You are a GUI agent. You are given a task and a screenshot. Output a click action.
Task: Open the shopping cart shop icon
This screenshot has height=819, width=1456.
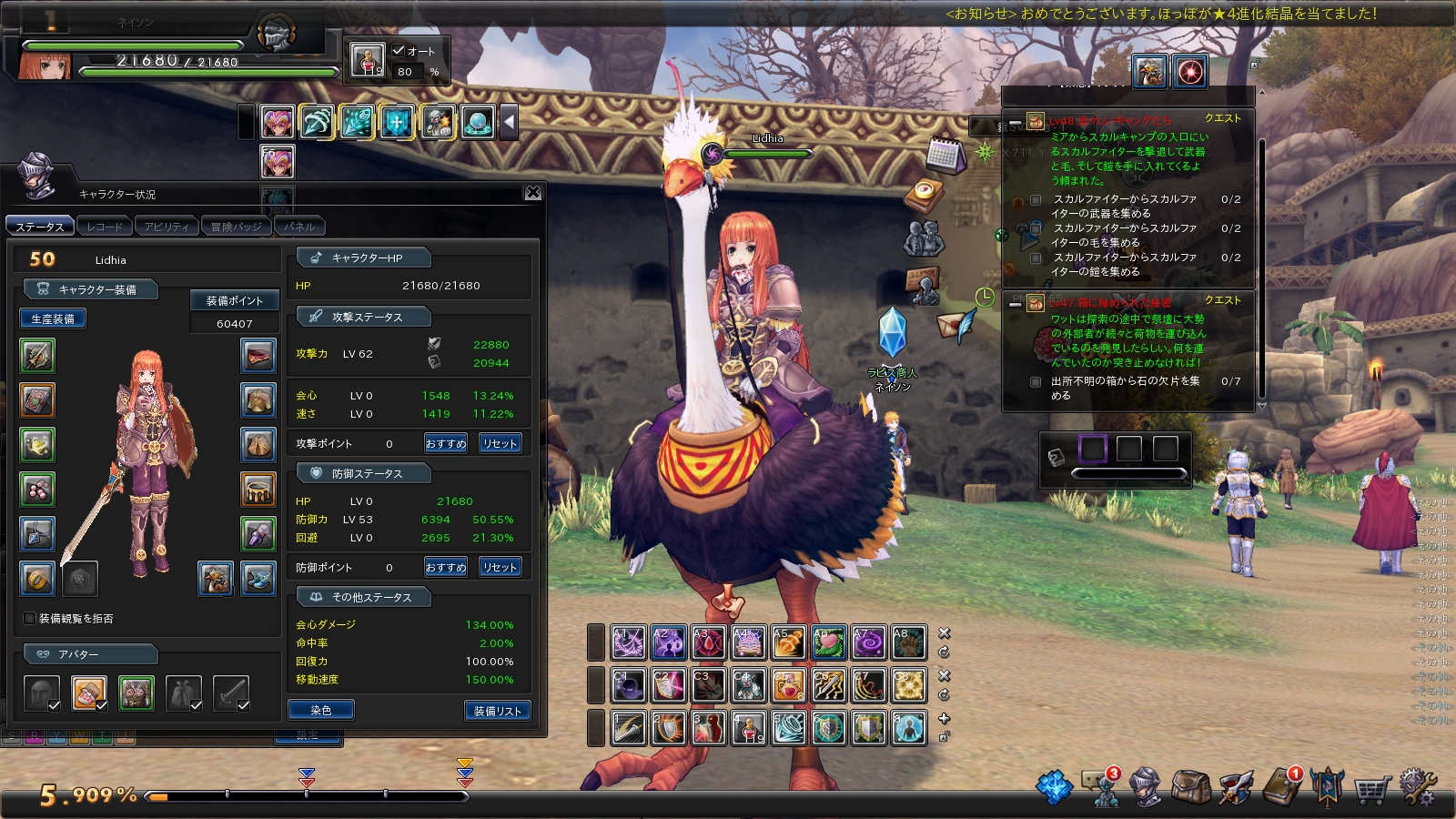(1371, 788)
